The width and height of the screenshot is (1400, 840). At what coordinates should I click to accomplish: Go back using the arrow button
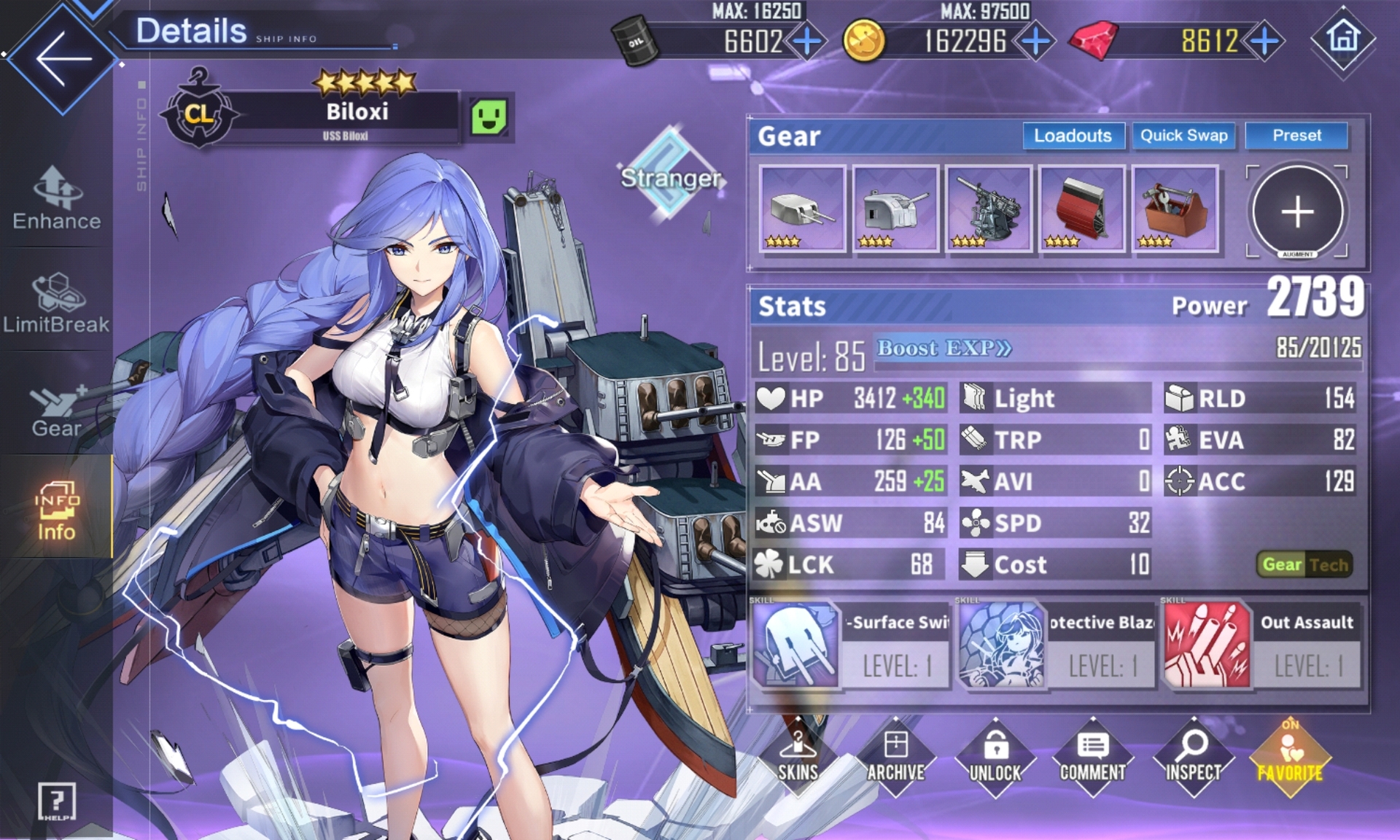(63, 58)
